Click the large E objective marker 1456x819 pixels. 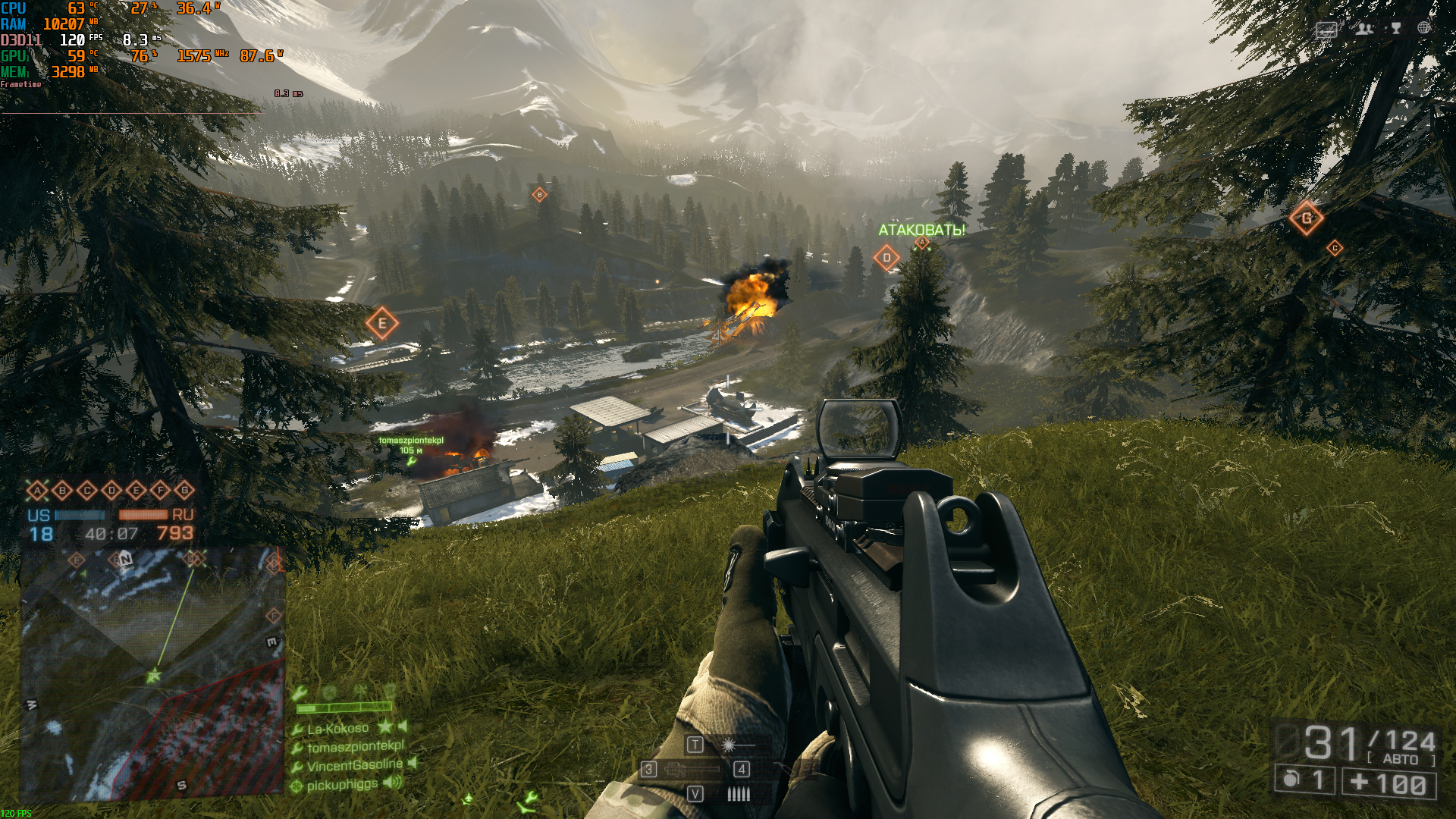[x=382, y=324]
